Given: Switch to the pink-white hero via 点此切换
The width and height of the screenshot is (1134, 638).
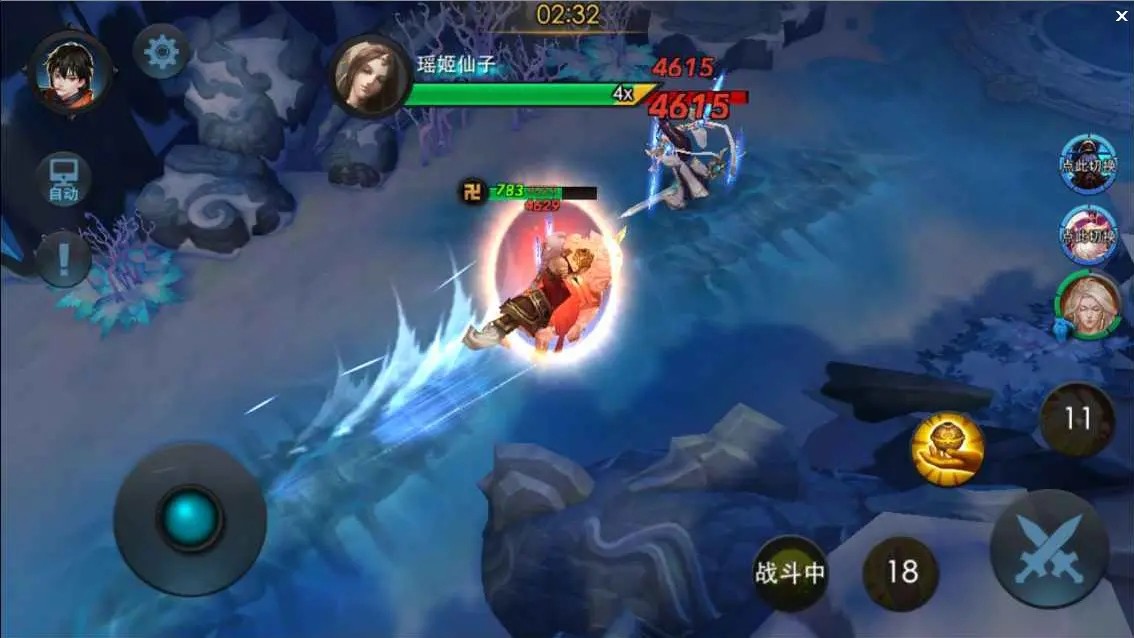Looking at the screenshot, I should point(1088,234).
